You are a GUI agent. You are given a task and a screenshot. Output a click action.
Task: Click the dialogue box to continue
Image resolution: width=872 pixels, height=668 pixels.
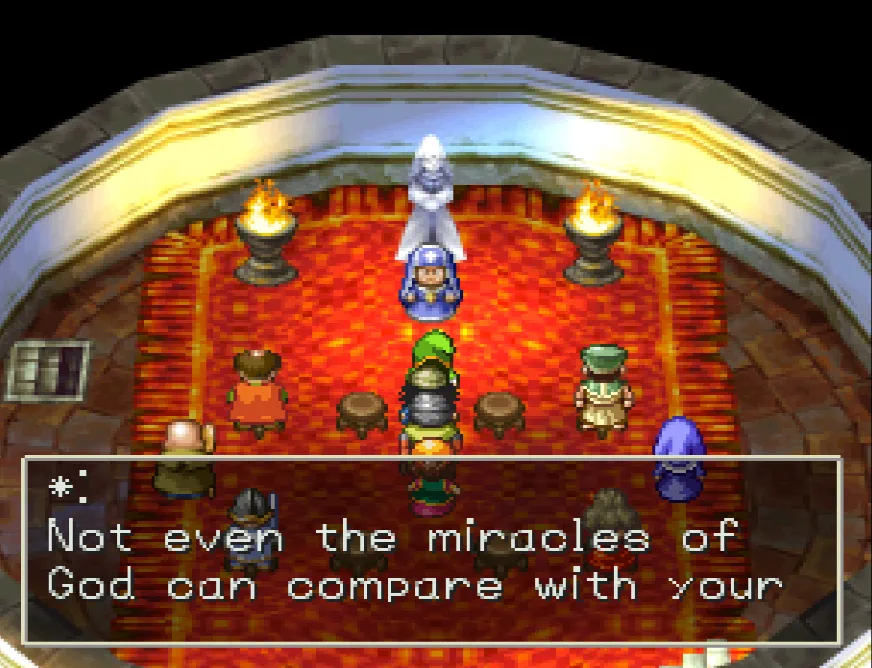(x=431, y=551)
